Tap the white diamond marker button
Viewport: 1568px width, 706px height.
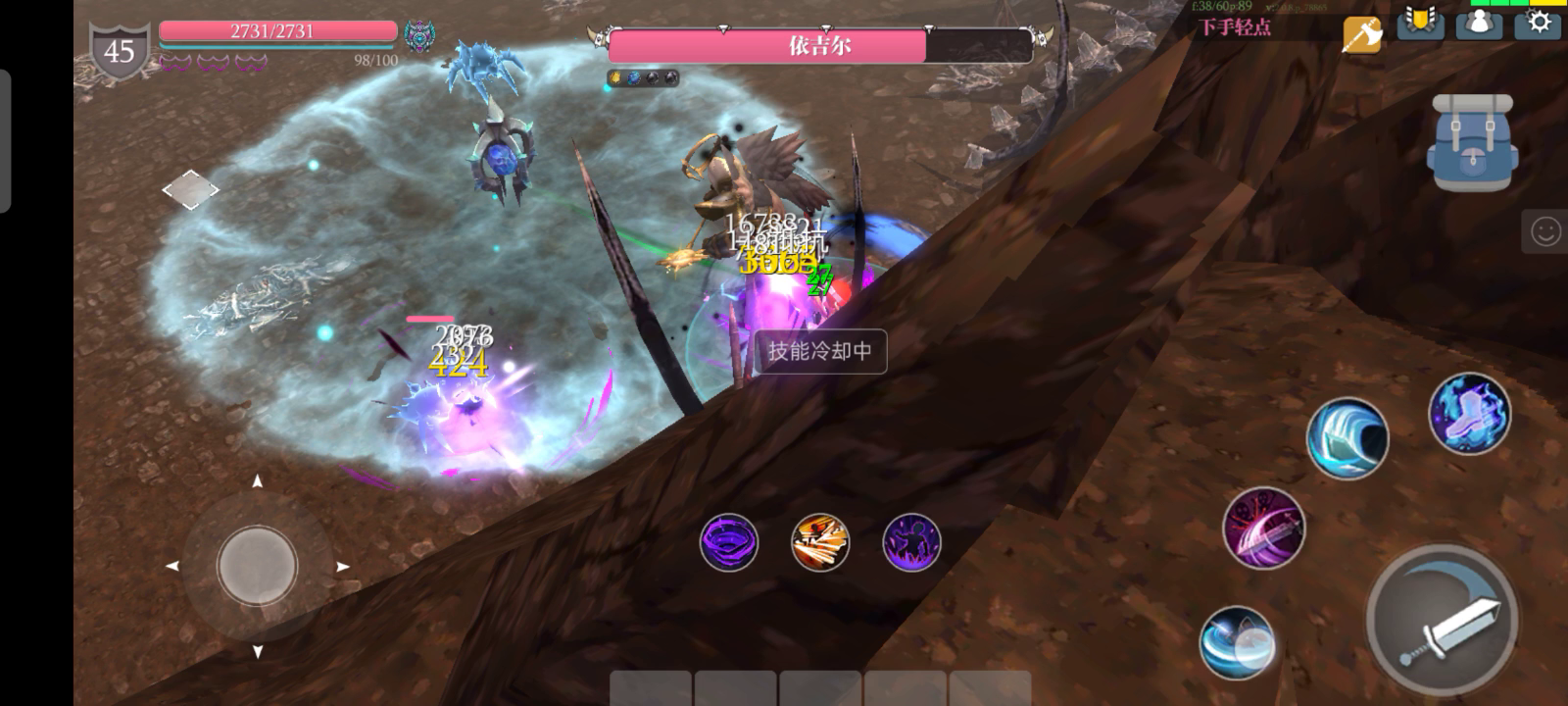(x=190, y=190)
